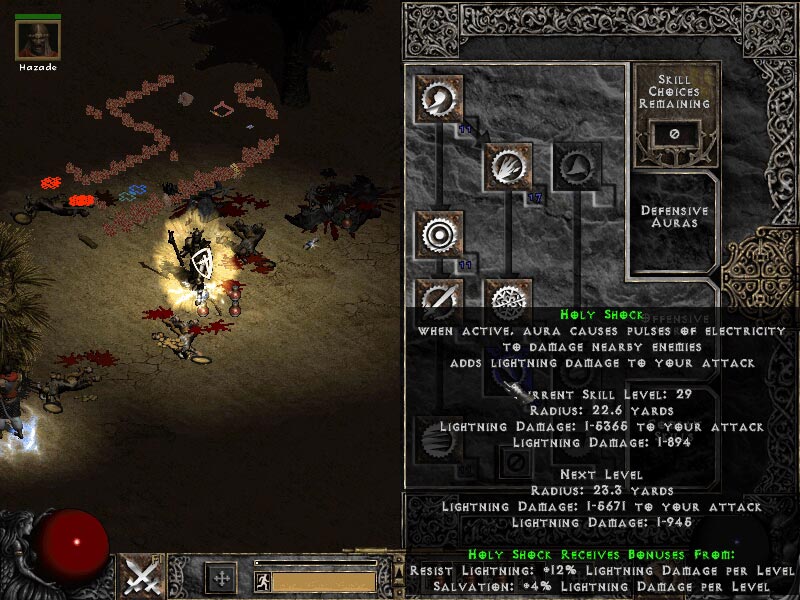Viewport: 800px width, 600px height.
Task: Click the four-arrow mini panel button
Action: (x=221, y=578)
